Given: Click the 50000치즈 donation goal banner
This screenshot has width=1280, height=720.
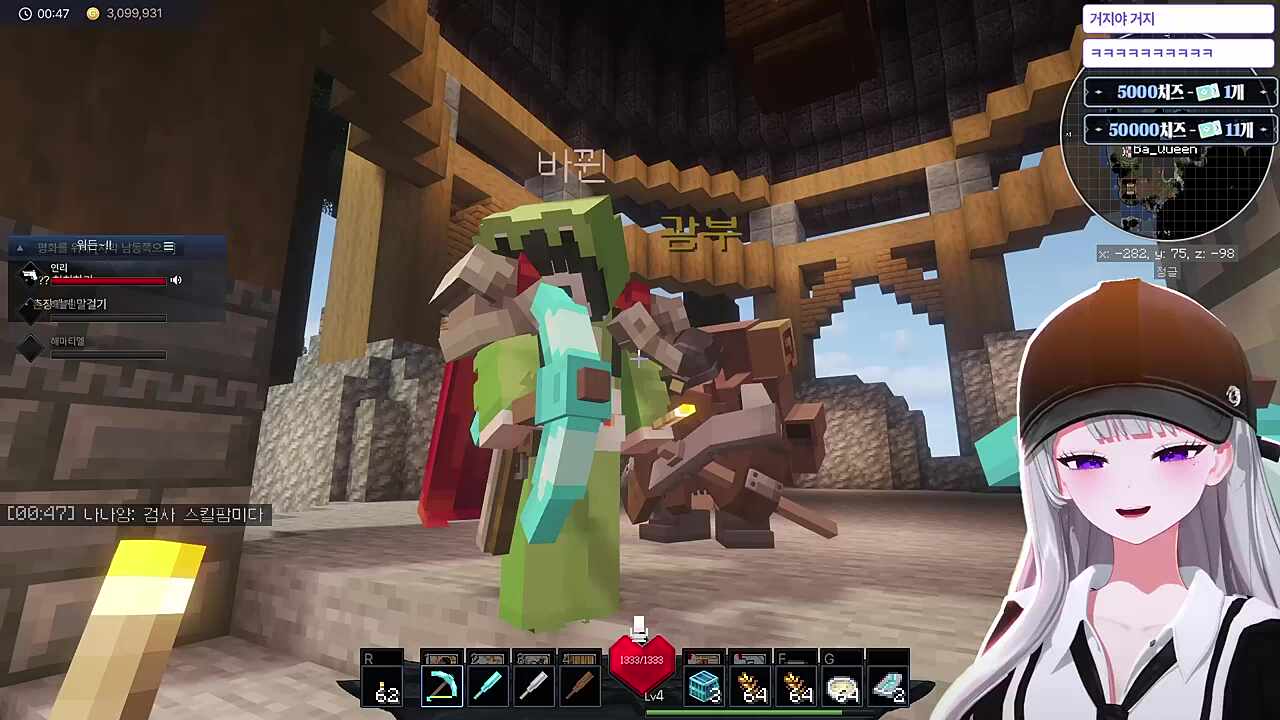Looking at the screenshot, I should click(x=1180, y=130).
